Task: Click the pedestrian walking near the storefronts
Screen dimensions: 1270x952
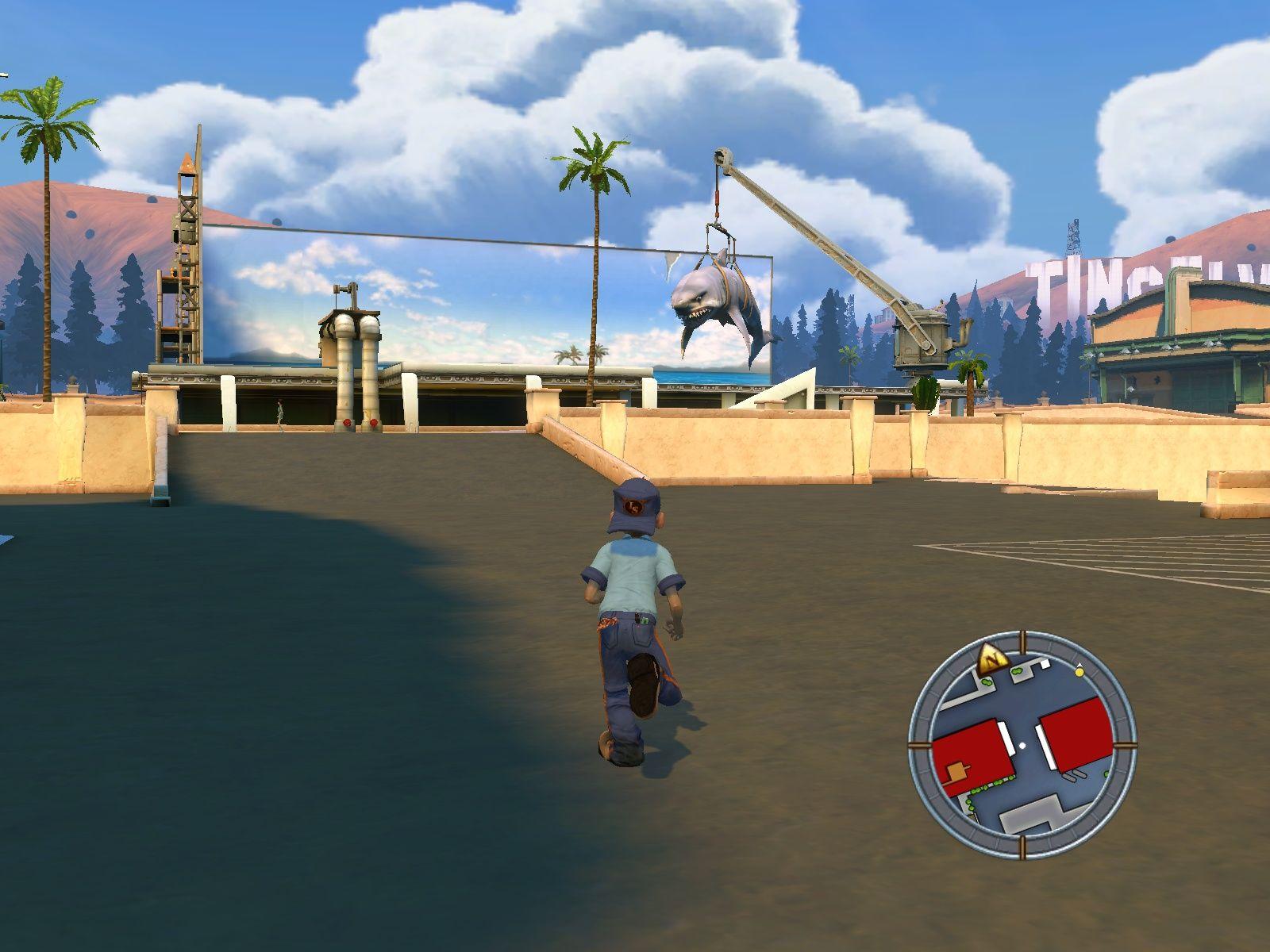Action: 279,413
